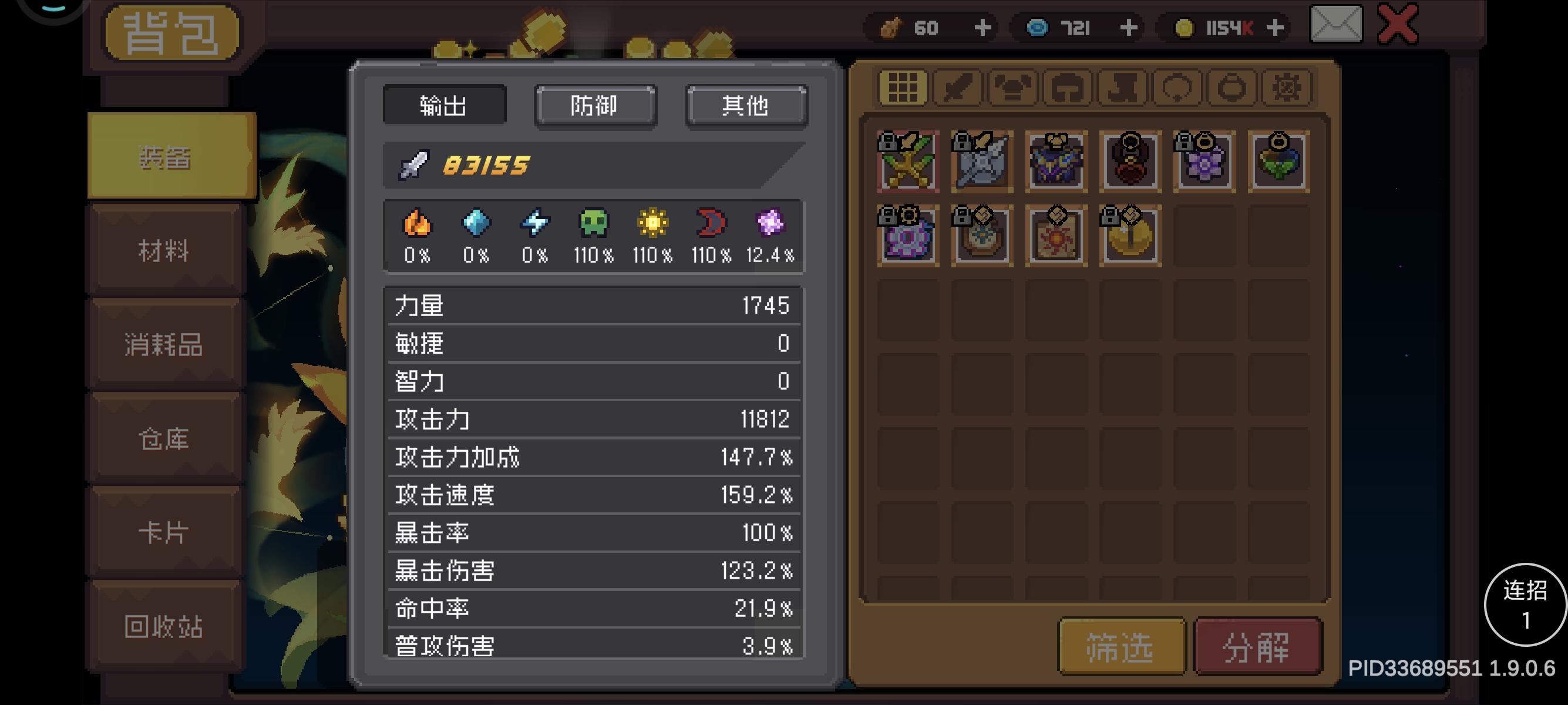Open the rune filter at far right
Viewport: 1568px width, 705px height.
pos(1287,87)
